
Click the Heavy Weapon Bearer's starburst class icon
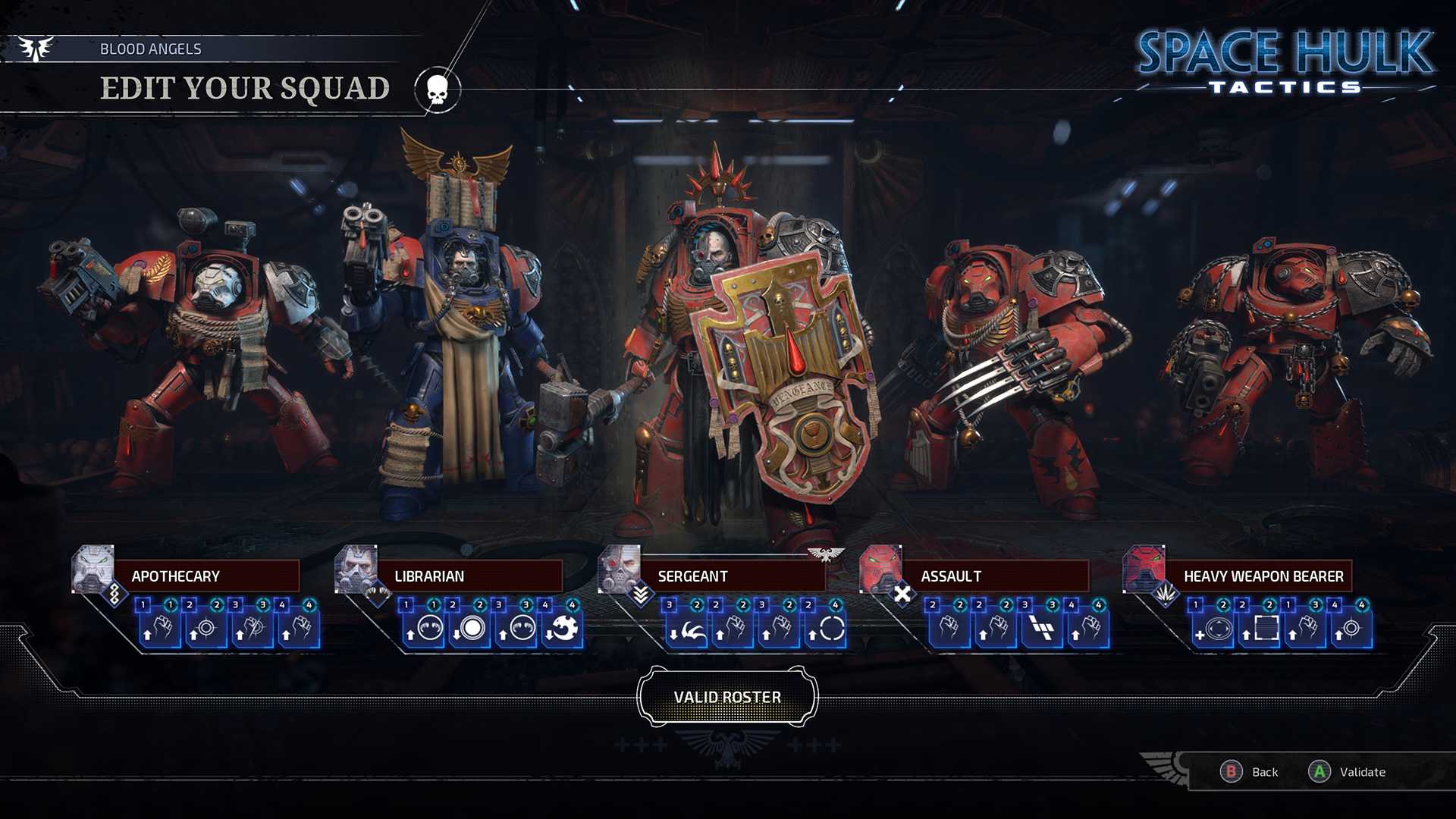coord(1167,593)
